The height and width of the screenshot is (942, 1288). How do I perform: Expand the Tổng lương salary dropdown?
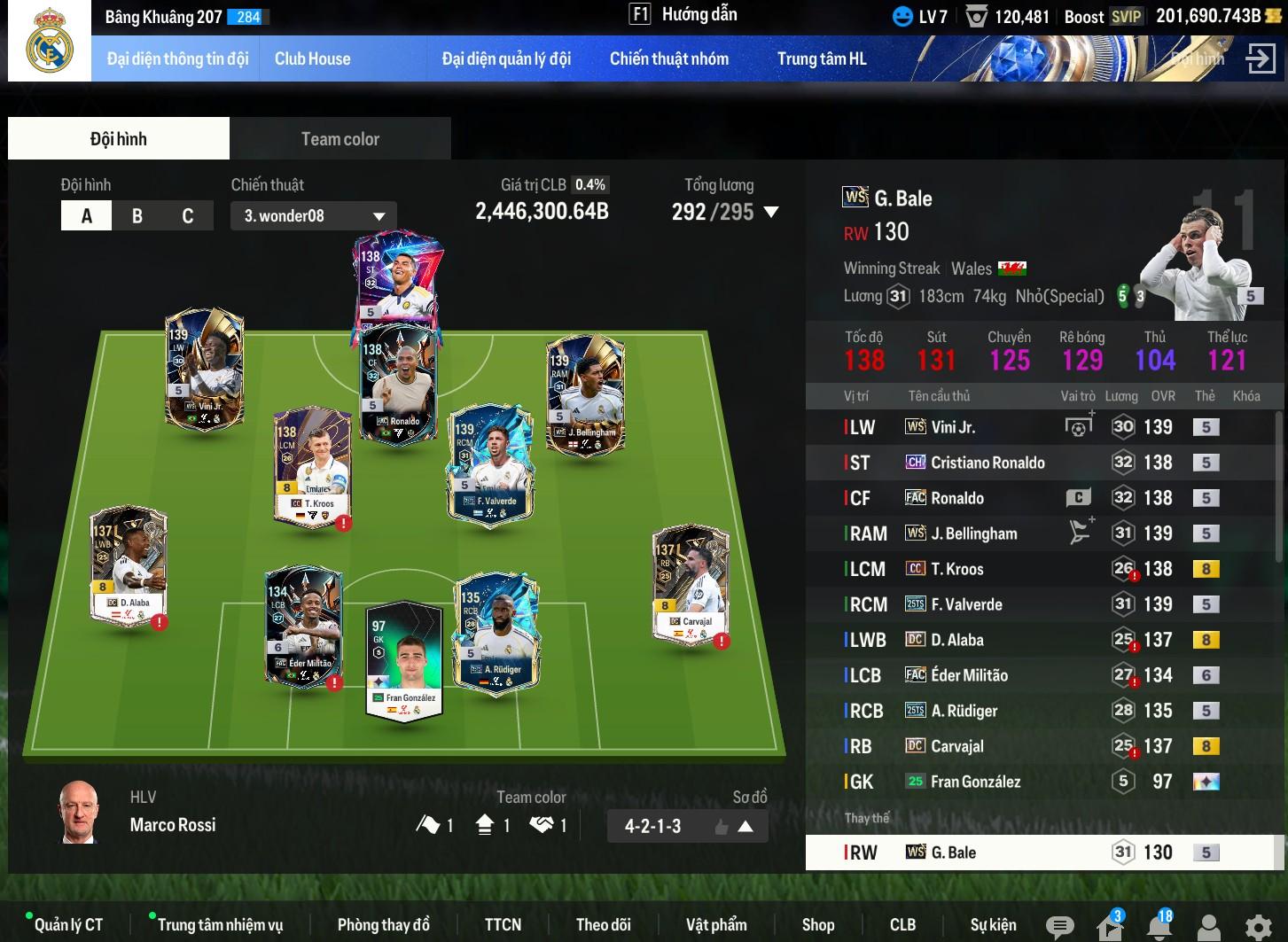point(770,213)
